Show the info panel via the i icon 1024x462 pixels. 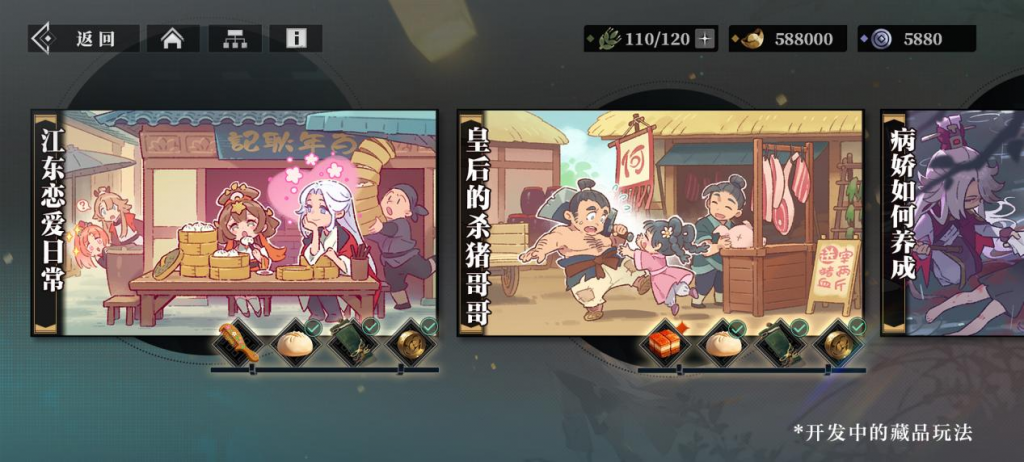[x=296, y=39]
